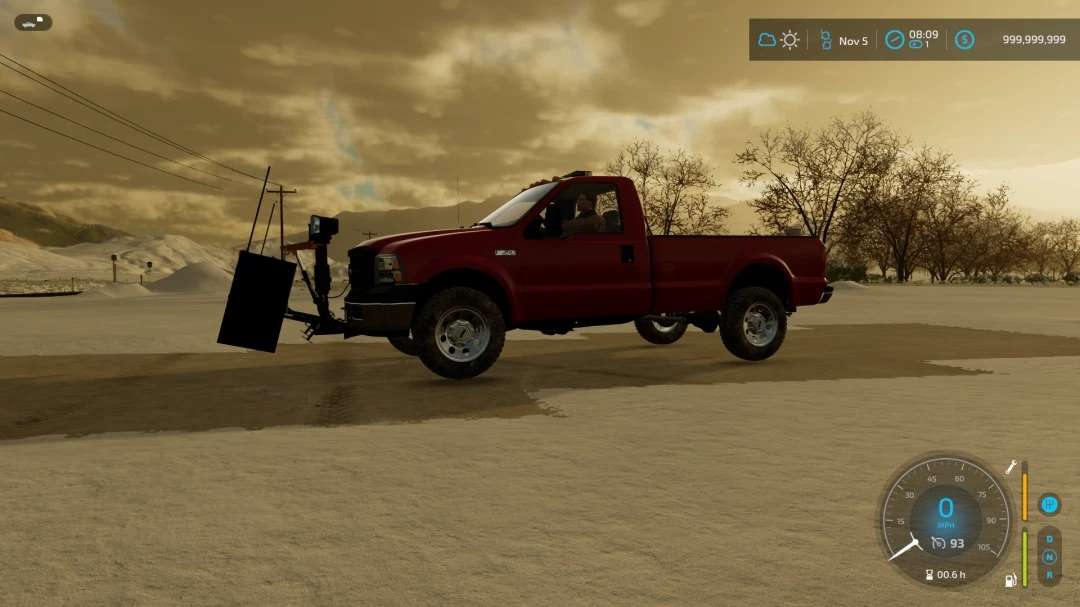The image size is (1080, 607).
Task: Click the cruise control speed icon
Action: coord(938,543)
